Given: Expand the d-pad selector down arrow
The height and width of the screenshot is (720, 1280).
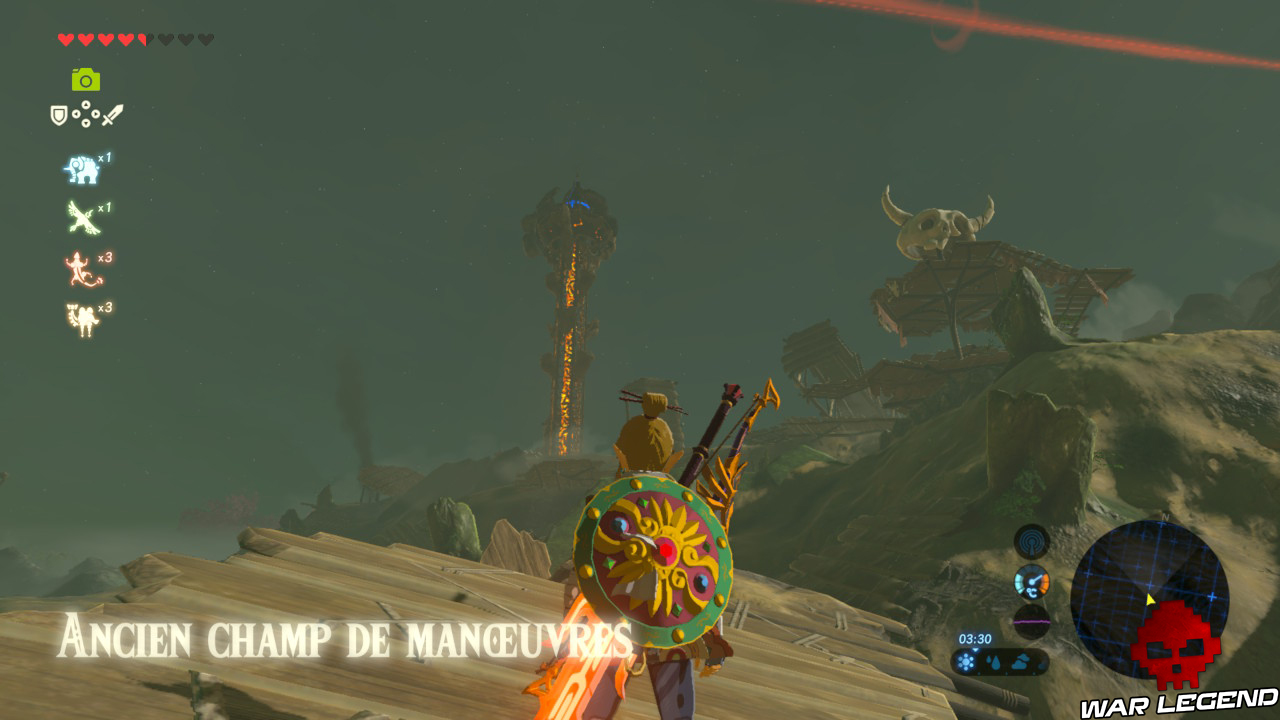Looking at the screenshot, I should [x=86, y=124].
